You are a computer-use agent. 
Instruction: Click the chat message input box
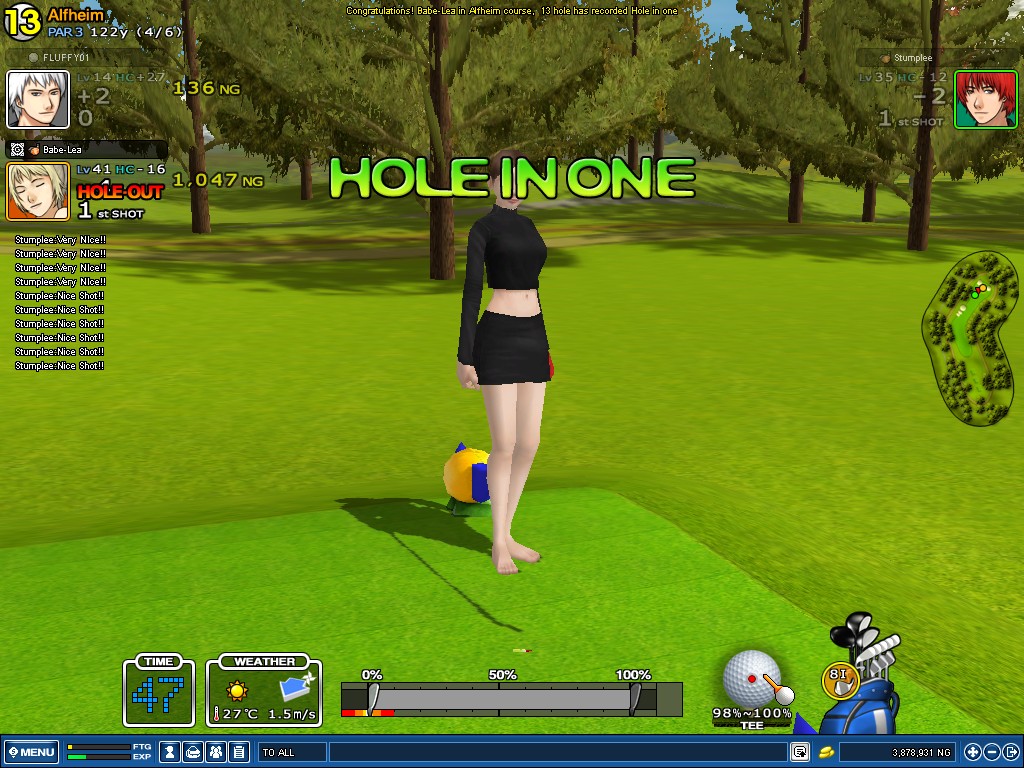tap(556, 752)
